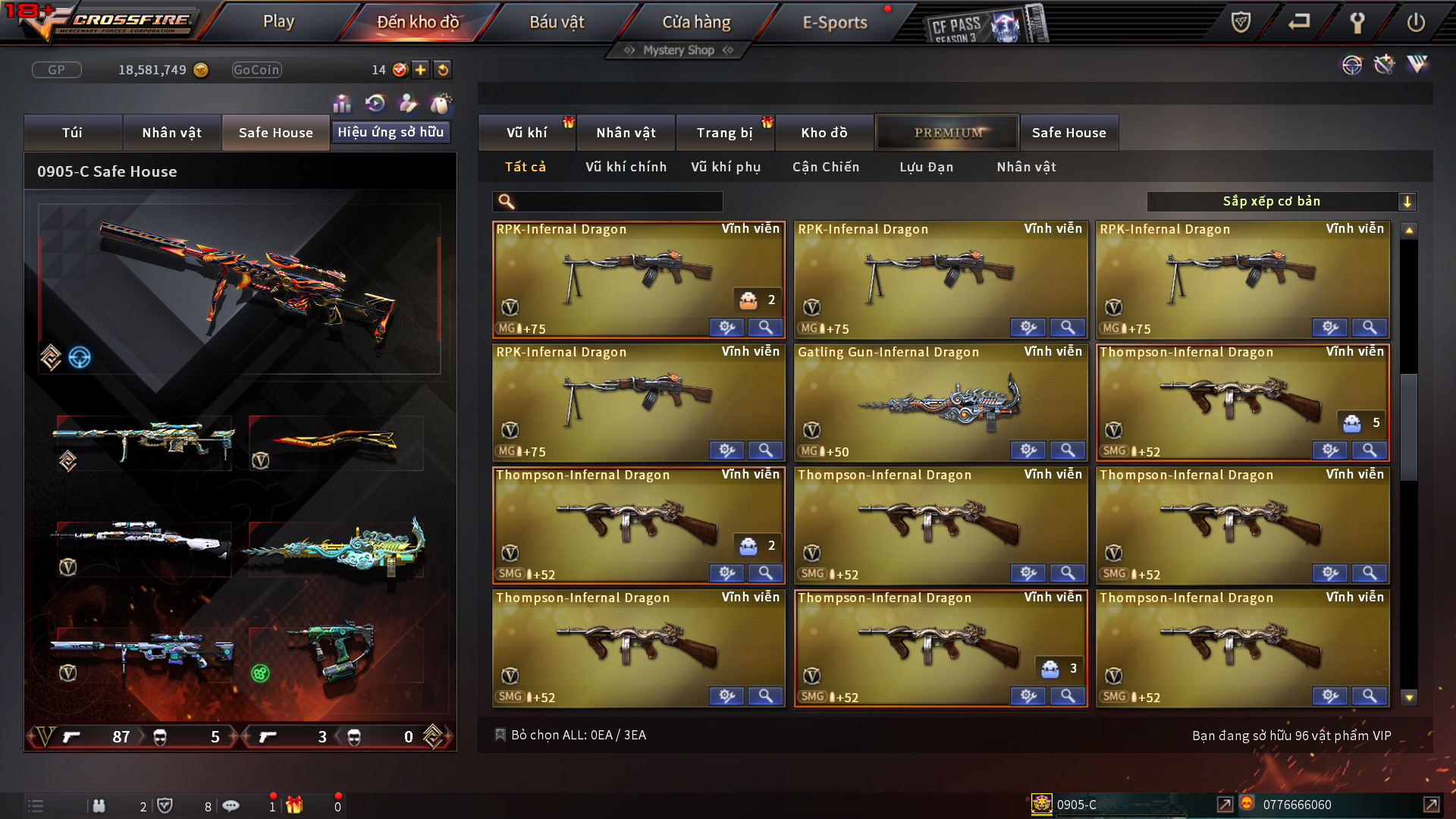Switch to the Vũ khí tab
This screenshot has width=1456, height=819.
tap(527, 133)
